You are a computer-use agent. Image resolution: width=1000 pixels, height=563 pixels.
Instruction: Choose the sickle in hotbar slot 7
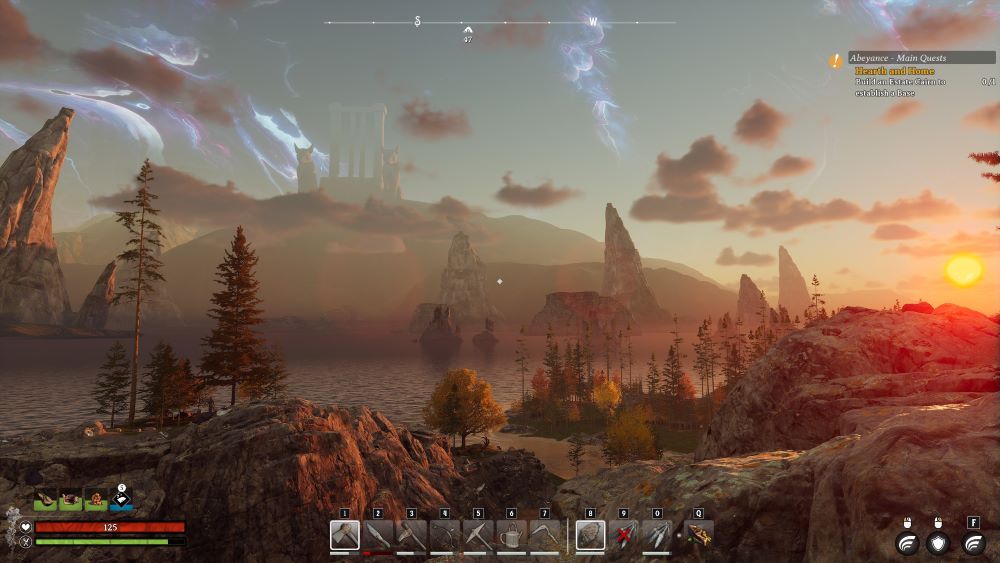[545, 535]
